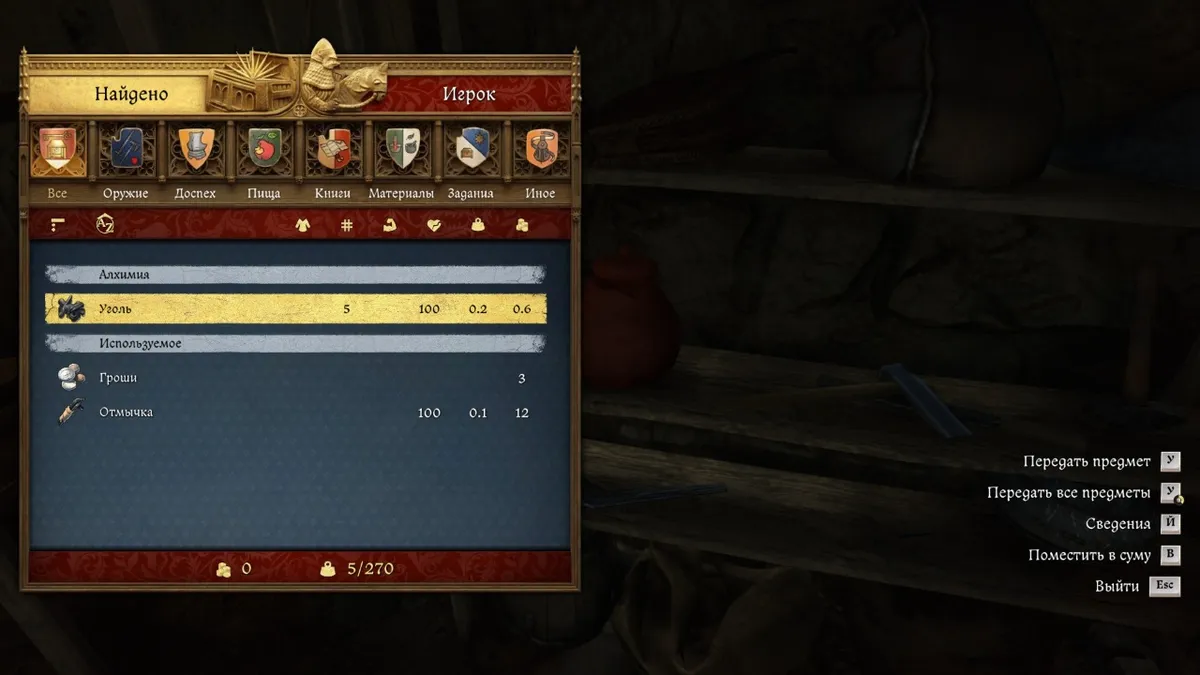This screenshot has height=675, width=1200.
Task: Sort by the quantity hash column
Action: click(347, 225)
